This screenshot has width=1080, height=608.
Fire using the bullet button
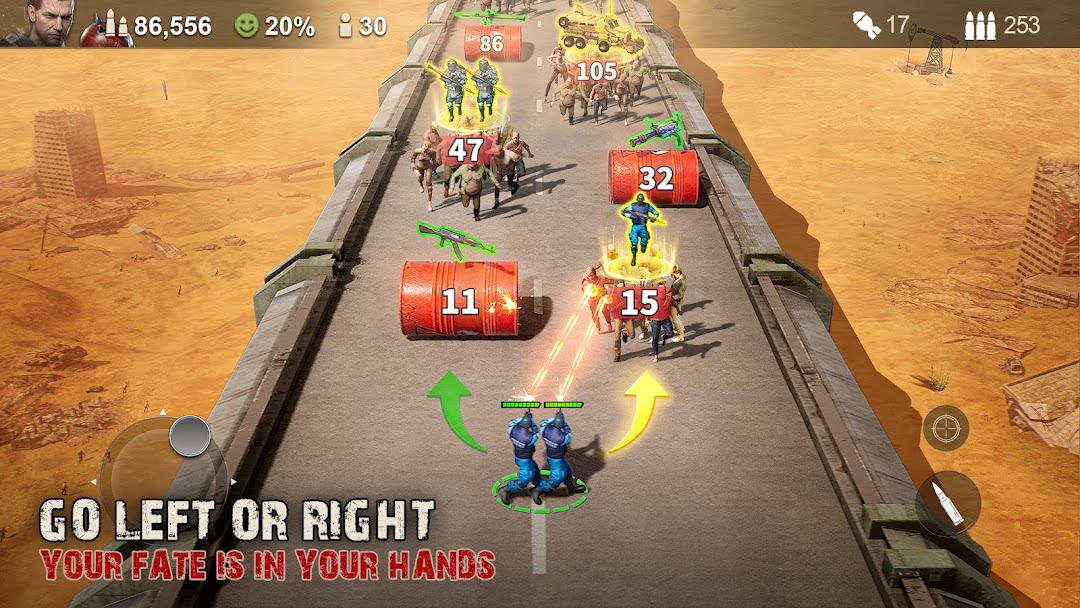[947, 503]
